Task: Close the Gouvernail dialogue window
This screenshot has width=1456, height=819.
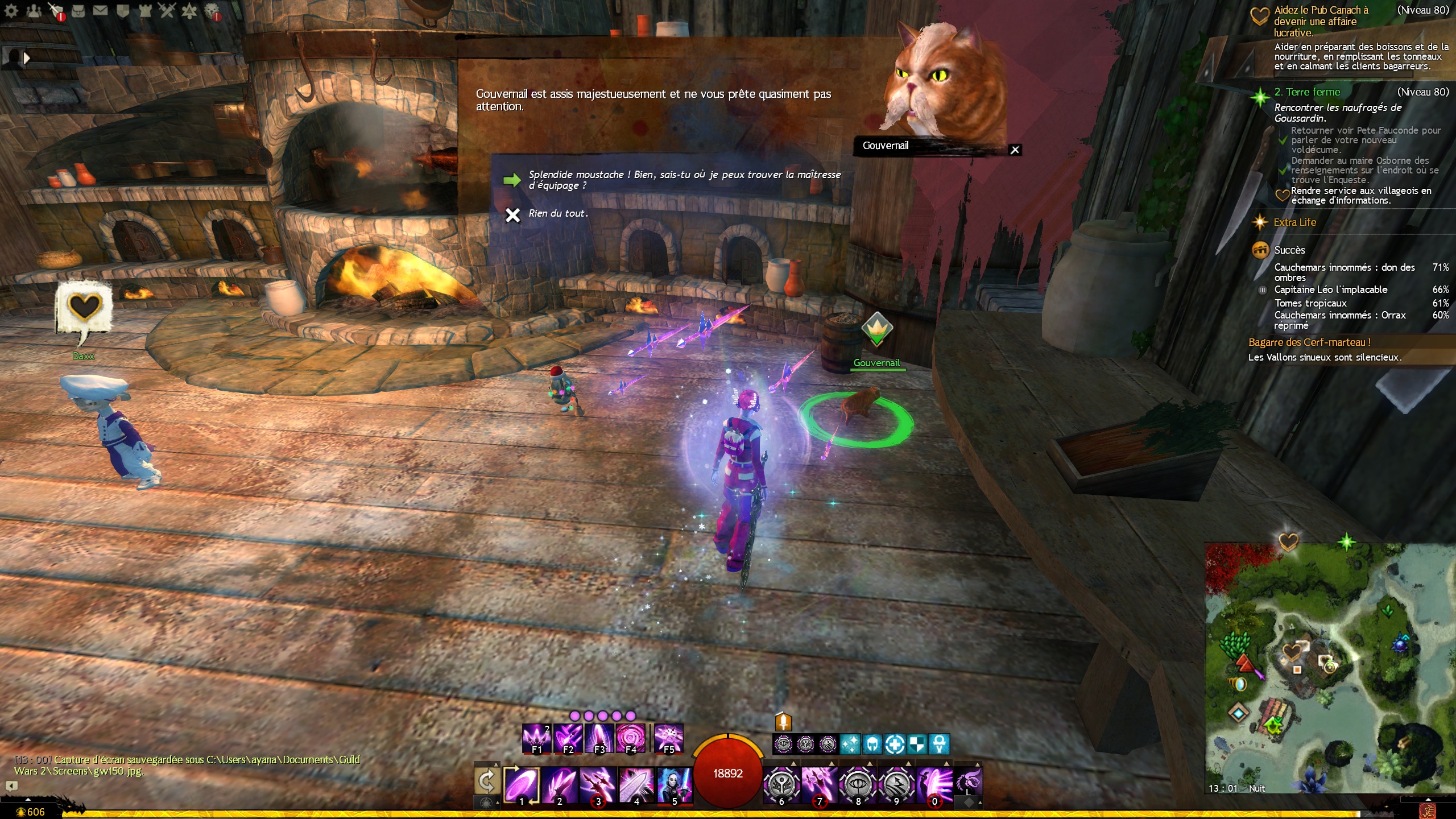Action: click(1015, 150)
